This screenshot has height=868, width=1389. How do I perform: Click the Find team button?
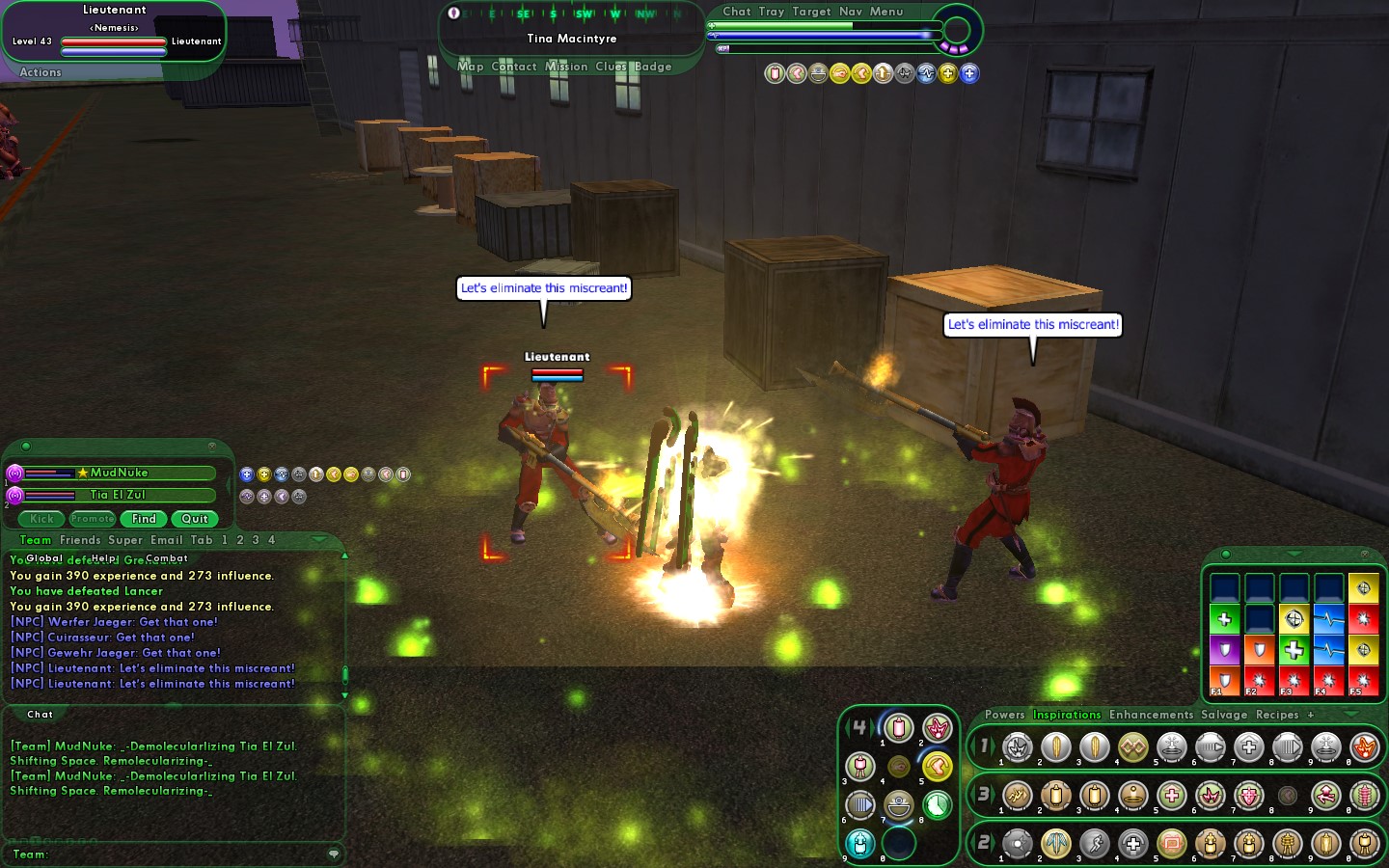click(144, 519)
